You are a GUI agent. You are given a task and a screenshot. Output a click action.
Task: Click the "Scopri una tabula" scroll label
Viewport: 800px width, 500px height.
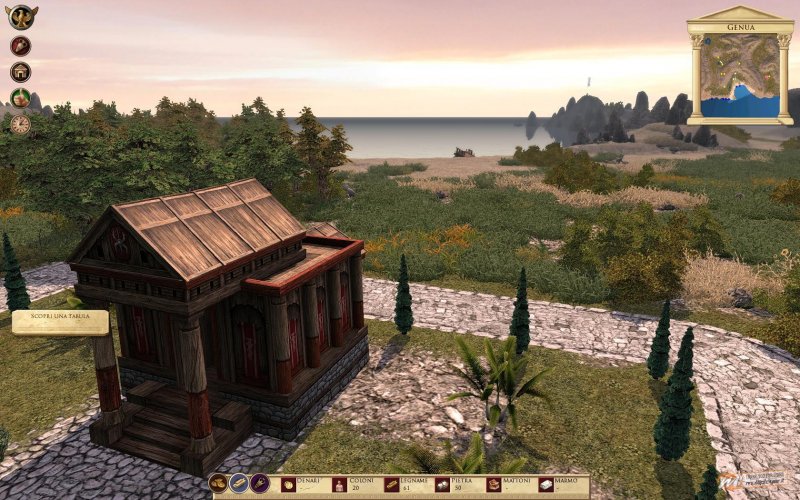pos(60,322)
